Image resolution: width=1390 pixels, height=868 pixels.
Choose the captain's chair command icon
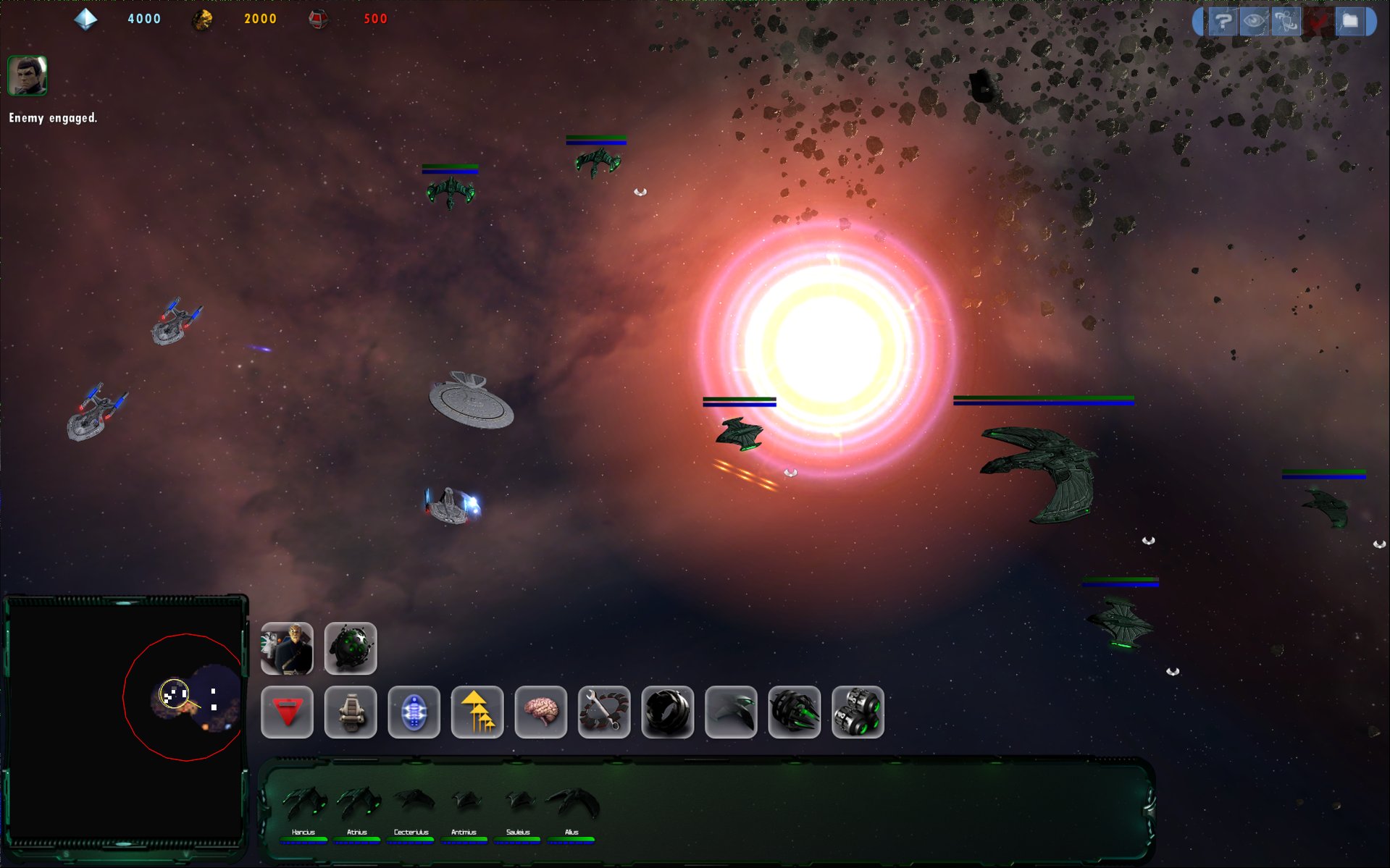[x=351, y=712]
